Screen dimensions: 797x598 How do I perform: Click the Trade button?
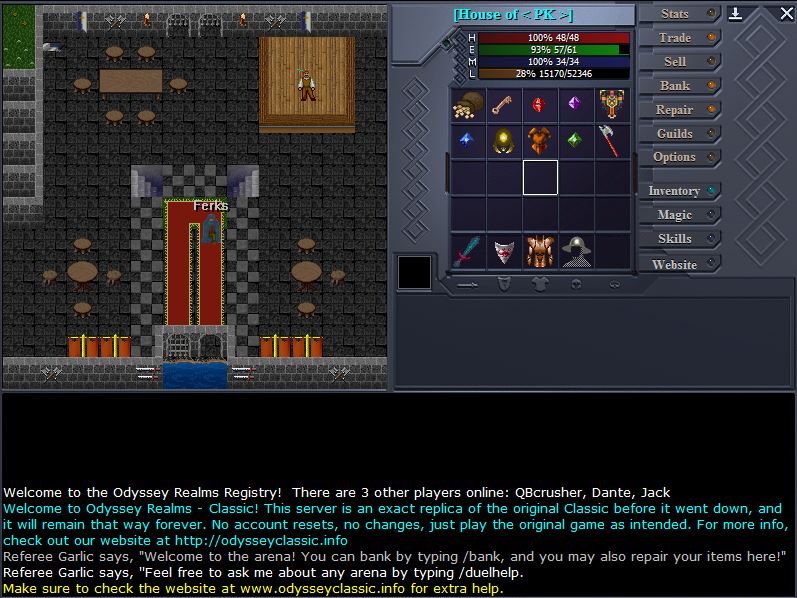coord(678,38)
